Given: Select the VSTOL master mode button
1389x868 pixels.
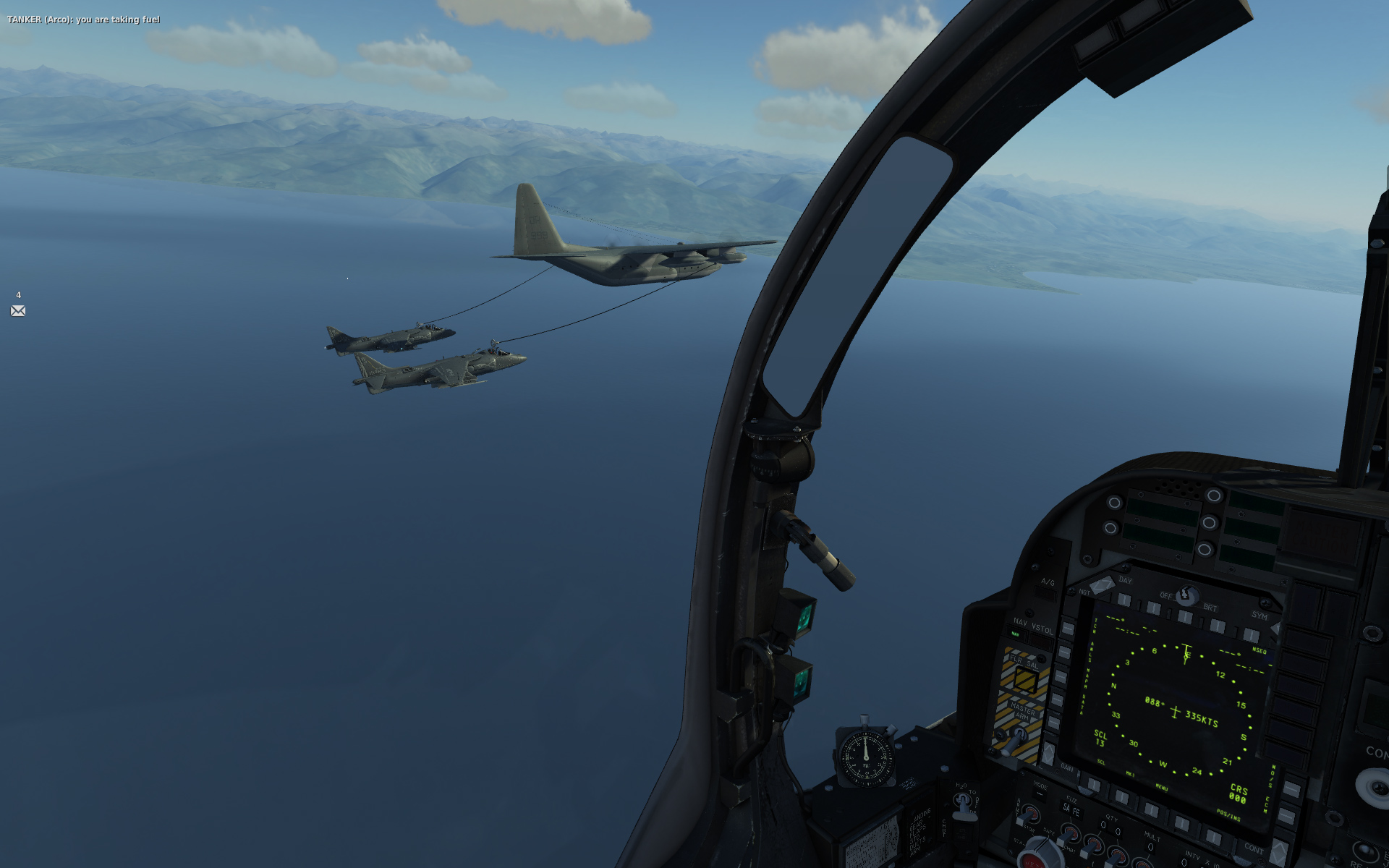Looking at the screenshot, I should [1042, 639].
